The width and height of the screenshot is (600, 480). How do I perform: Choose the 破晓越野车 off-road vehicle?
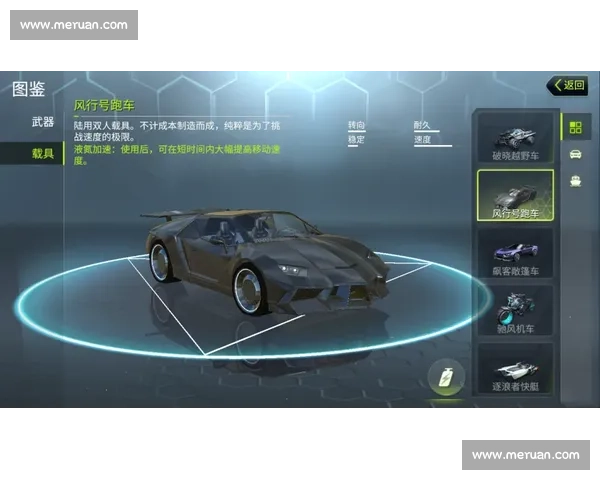point(515,138)
